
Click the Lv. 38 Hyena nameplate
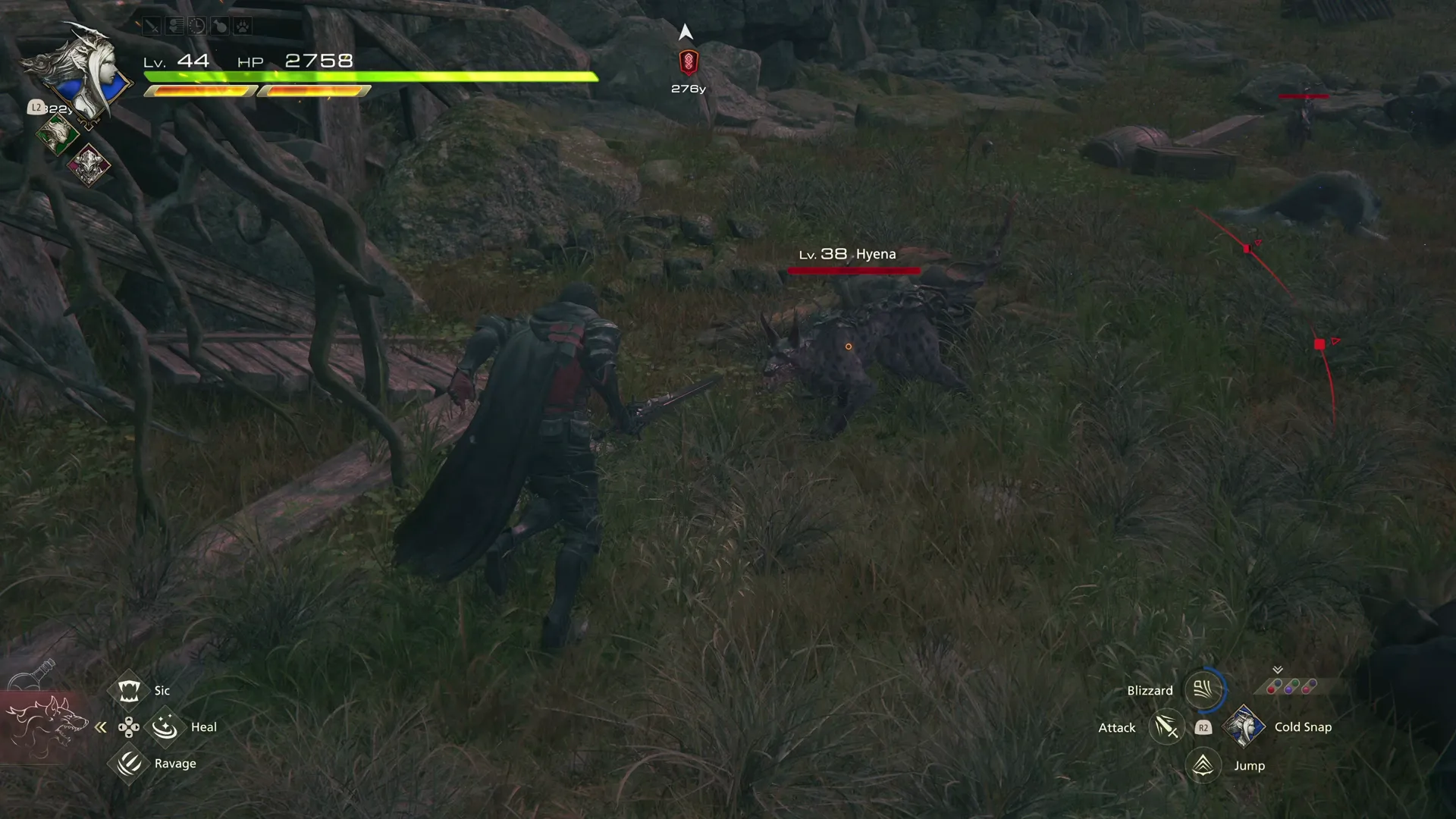point(849,254)
